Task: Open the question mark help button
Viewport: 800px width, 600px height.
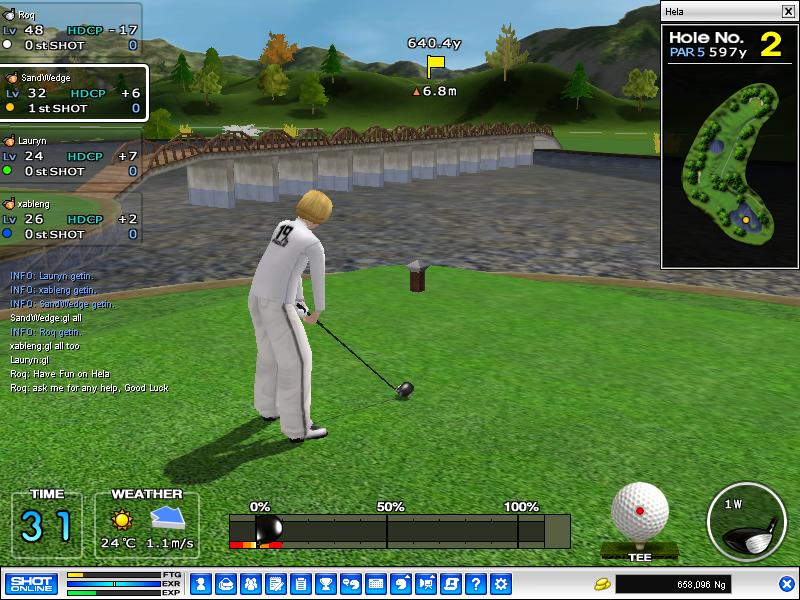Action: pos(476,584)
